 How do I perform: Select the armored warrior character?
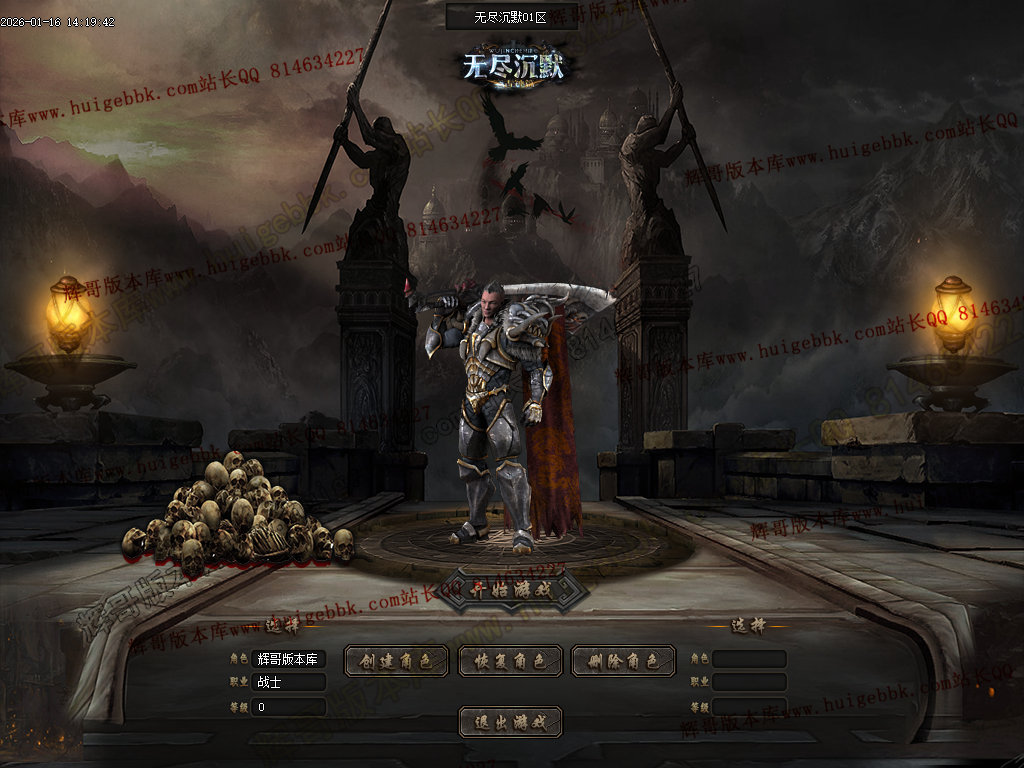click(500, 420)
